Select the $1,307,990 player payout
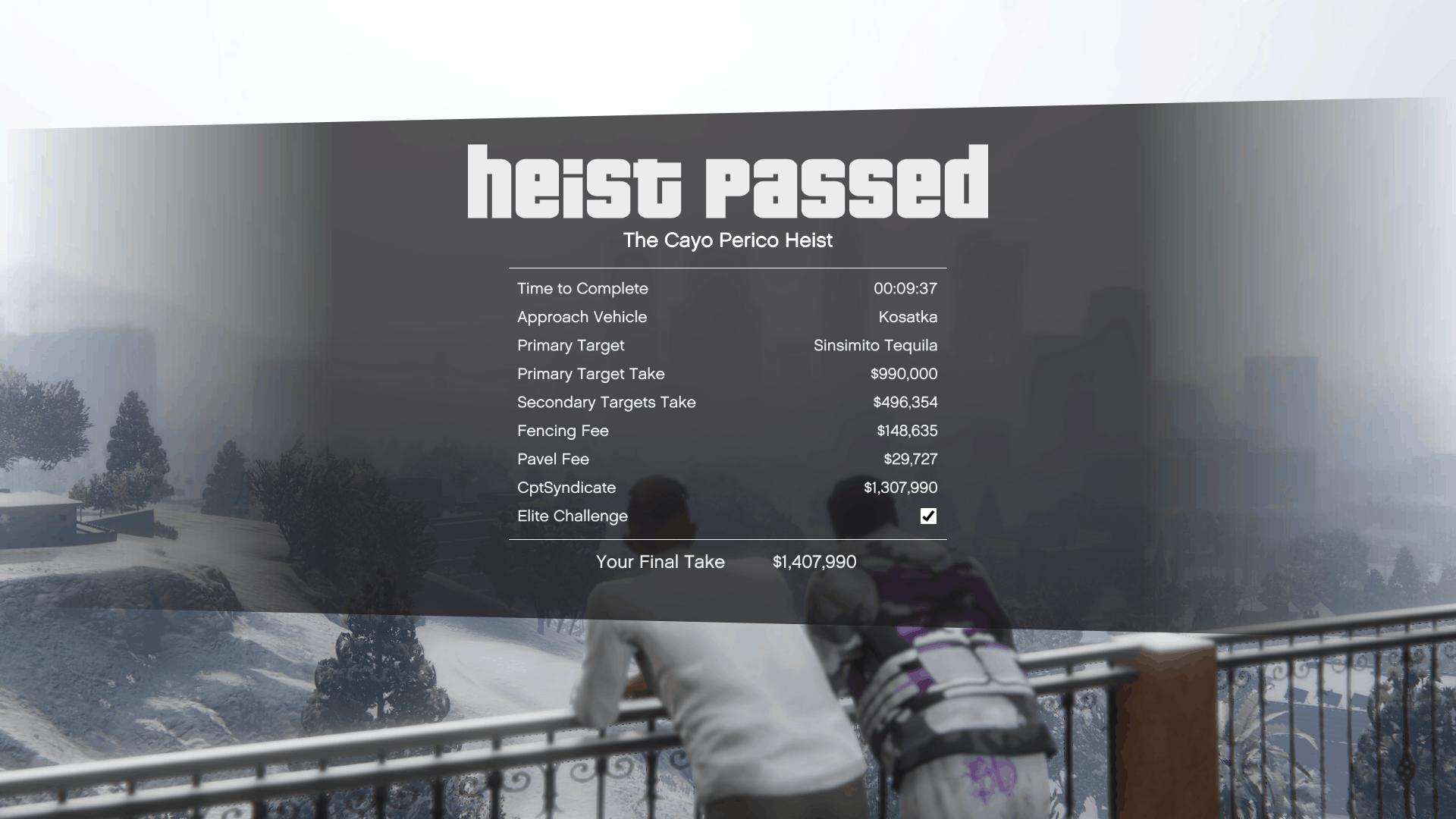1456x819 pixels. [900, 488]
